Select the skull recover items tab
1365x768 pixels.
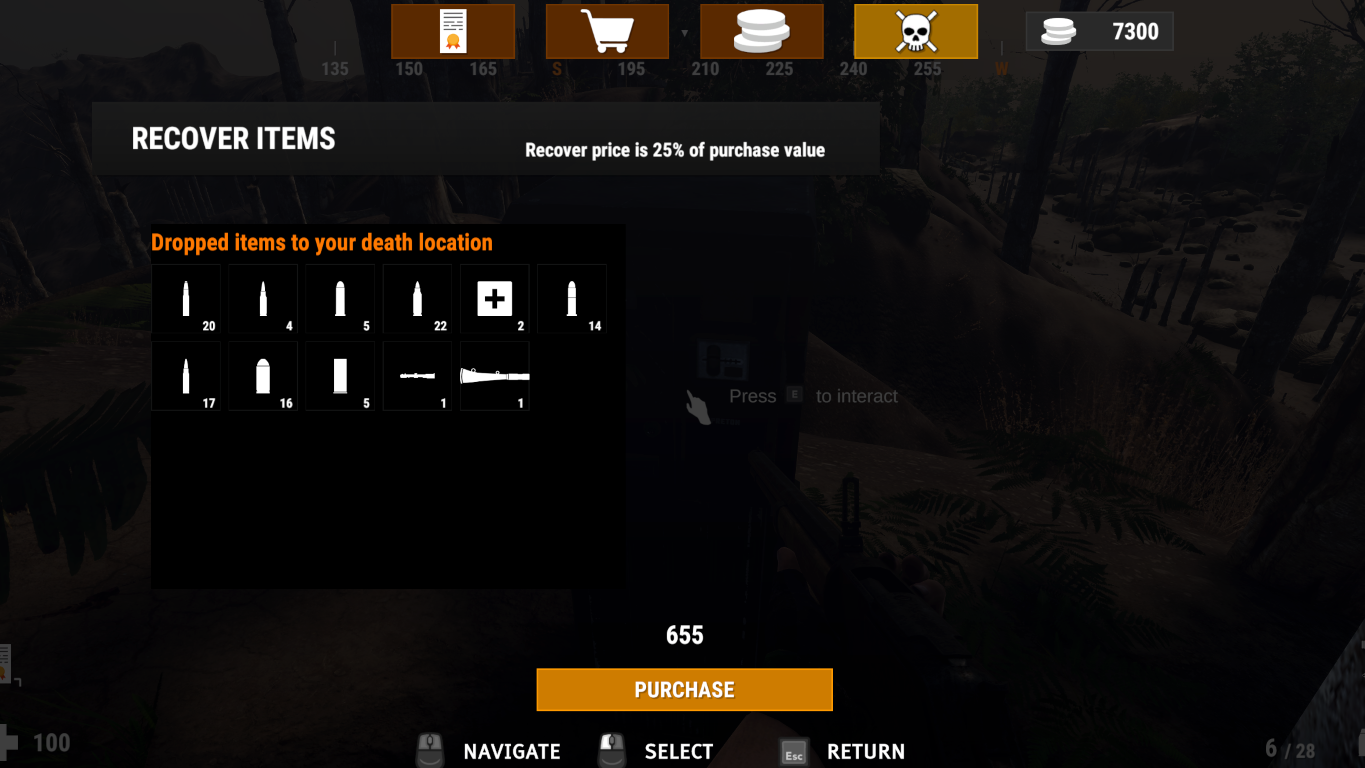(x=915, y=31)
